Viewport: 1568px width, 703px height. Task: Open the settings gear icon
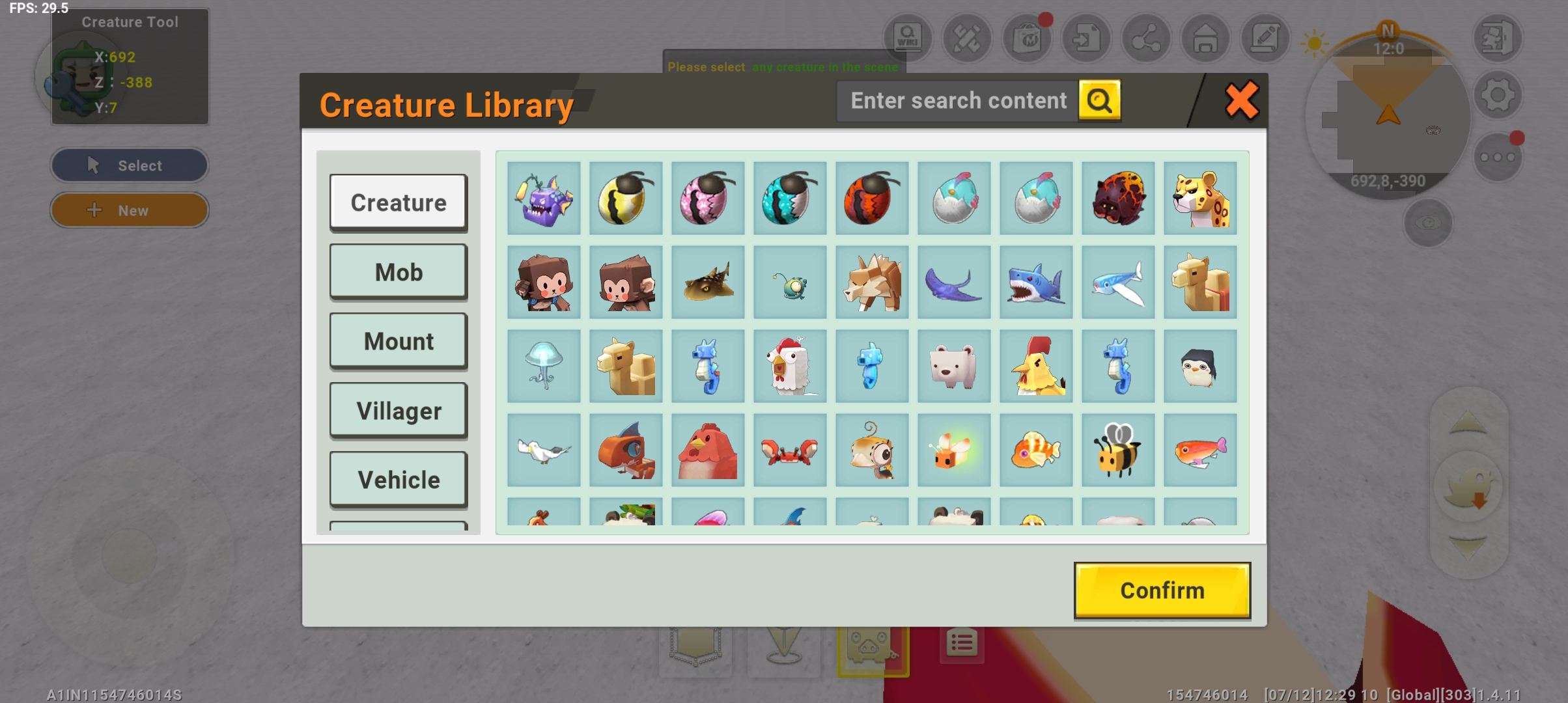pos(1498,96)
